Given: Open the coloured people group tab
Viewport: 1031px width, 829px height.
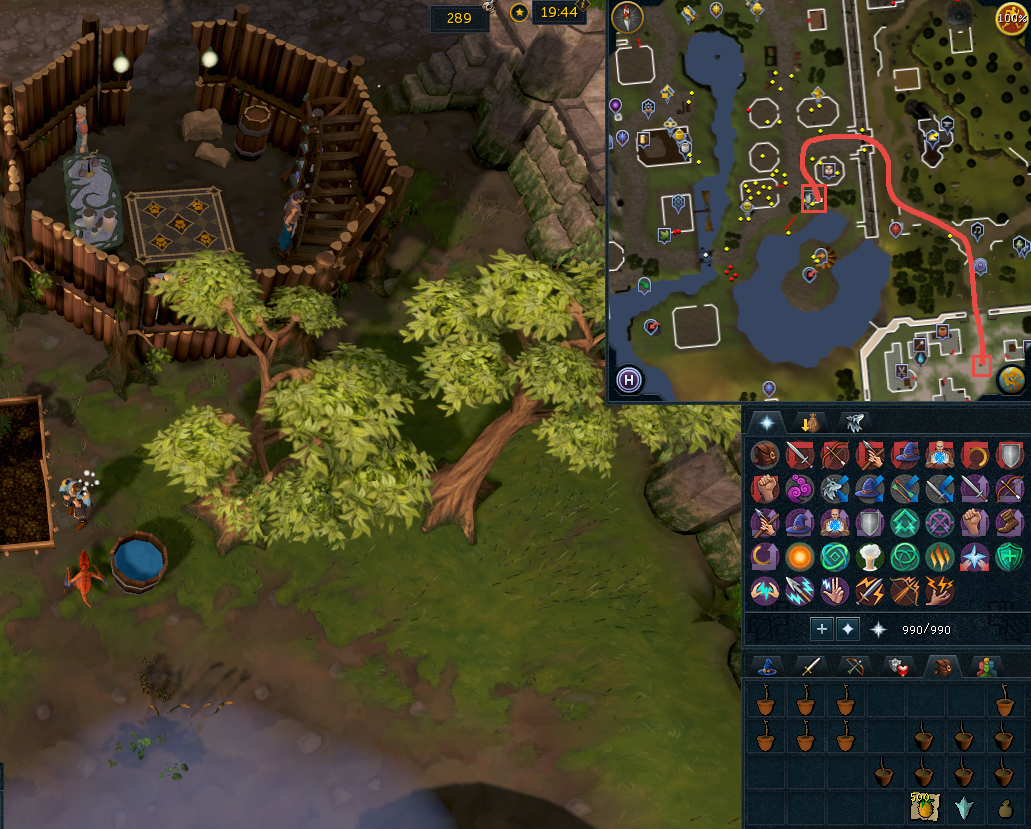Looking at the screenshot, I should [x=988, y=666].
